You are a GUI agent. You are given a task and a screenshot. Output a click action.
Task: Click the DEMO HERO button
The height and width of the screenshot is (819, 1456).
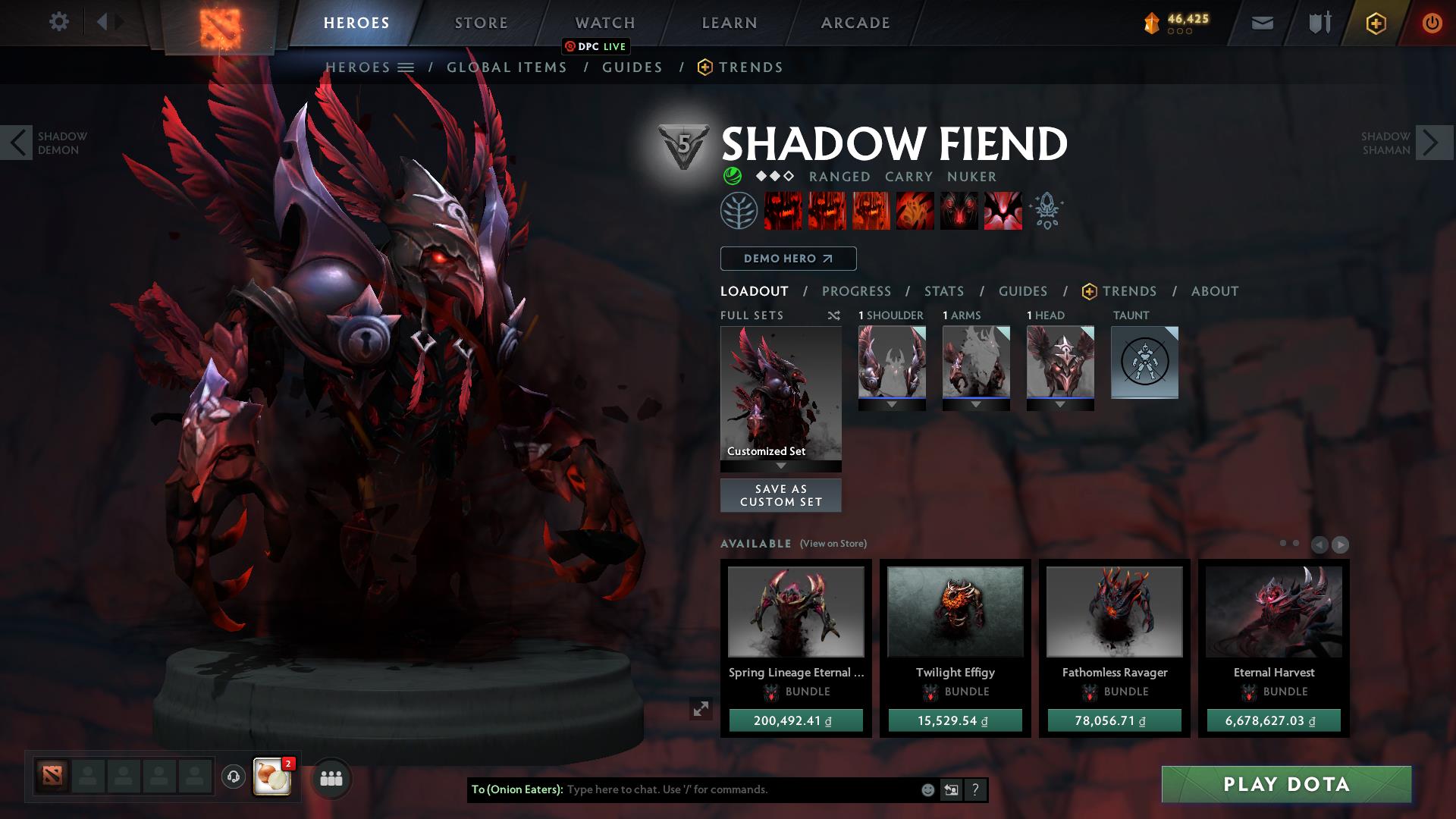[787, 259]
